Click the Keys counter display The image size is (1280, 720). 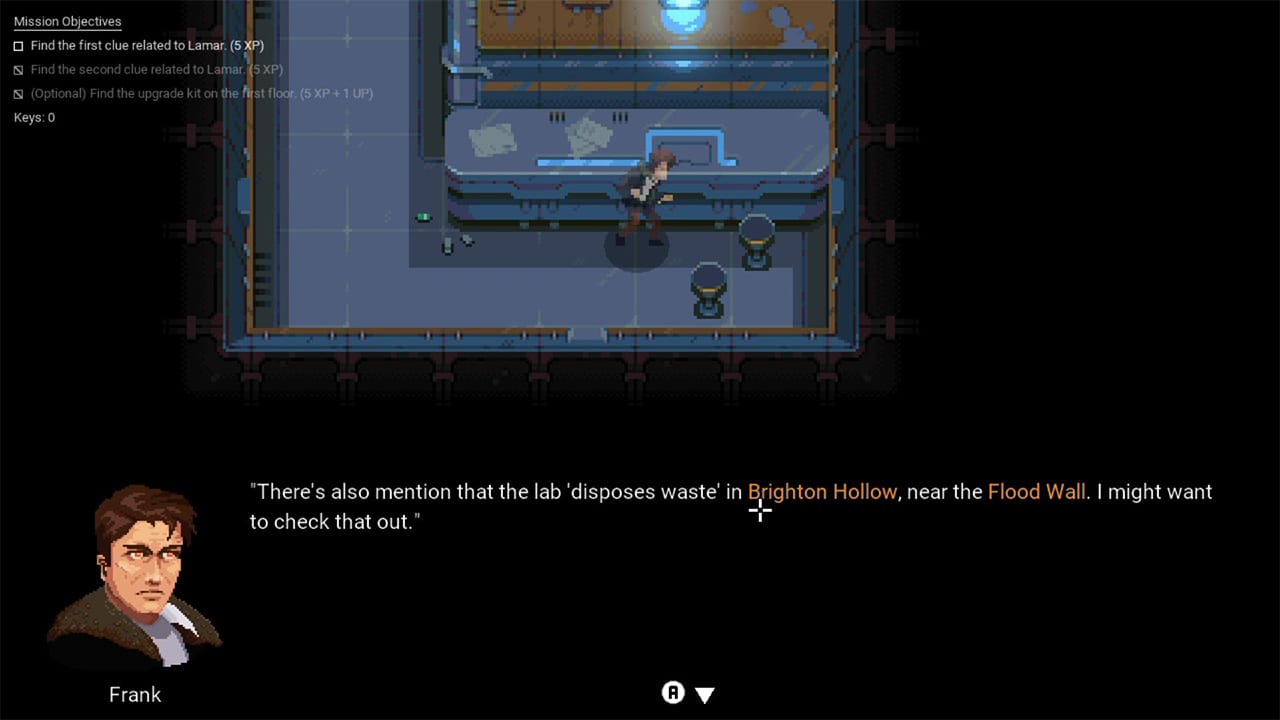[33, 117]
